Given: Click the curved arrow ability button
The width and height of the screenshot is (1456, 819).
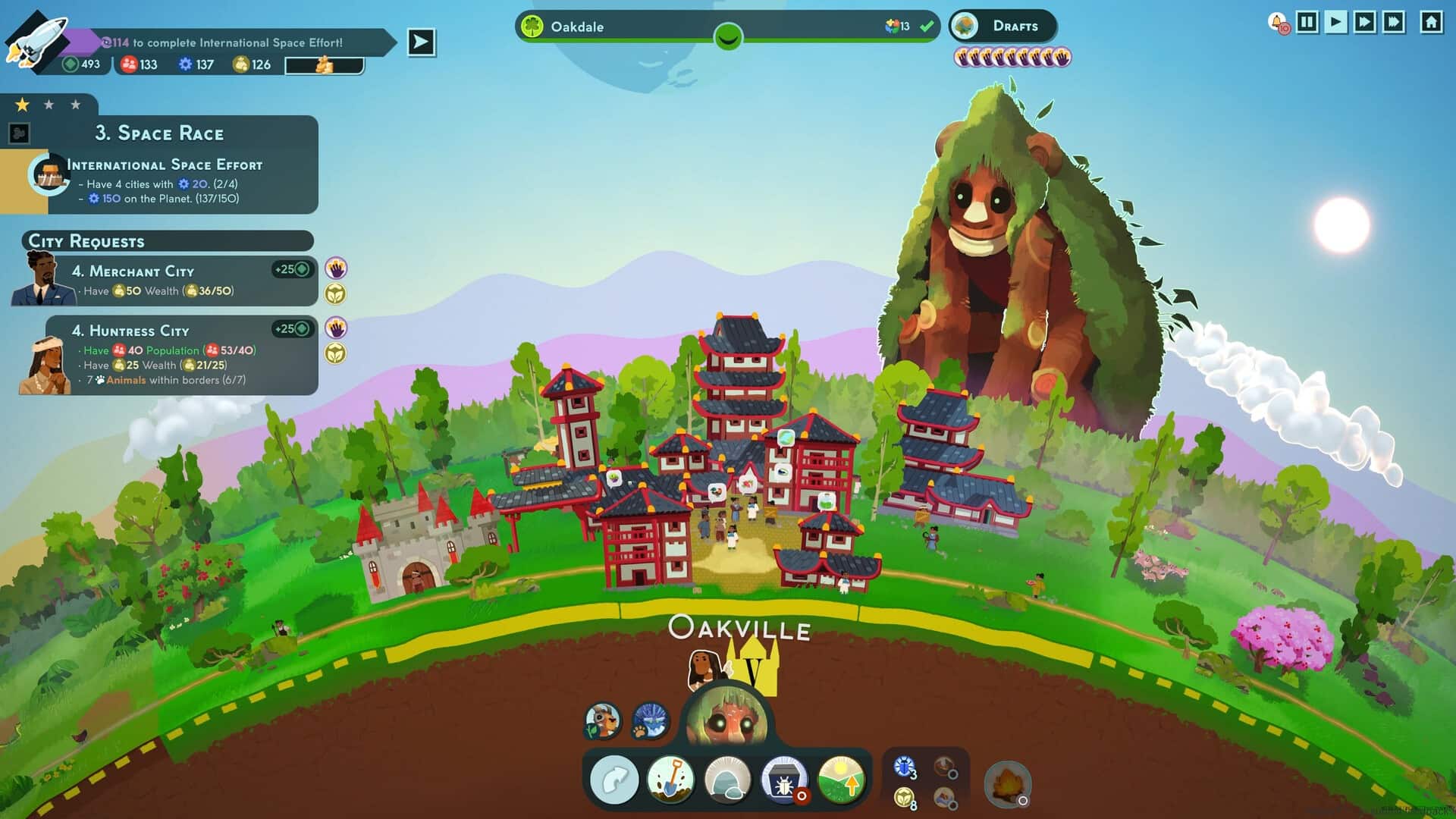Looking at the screenshot, I should pos(614,780).
